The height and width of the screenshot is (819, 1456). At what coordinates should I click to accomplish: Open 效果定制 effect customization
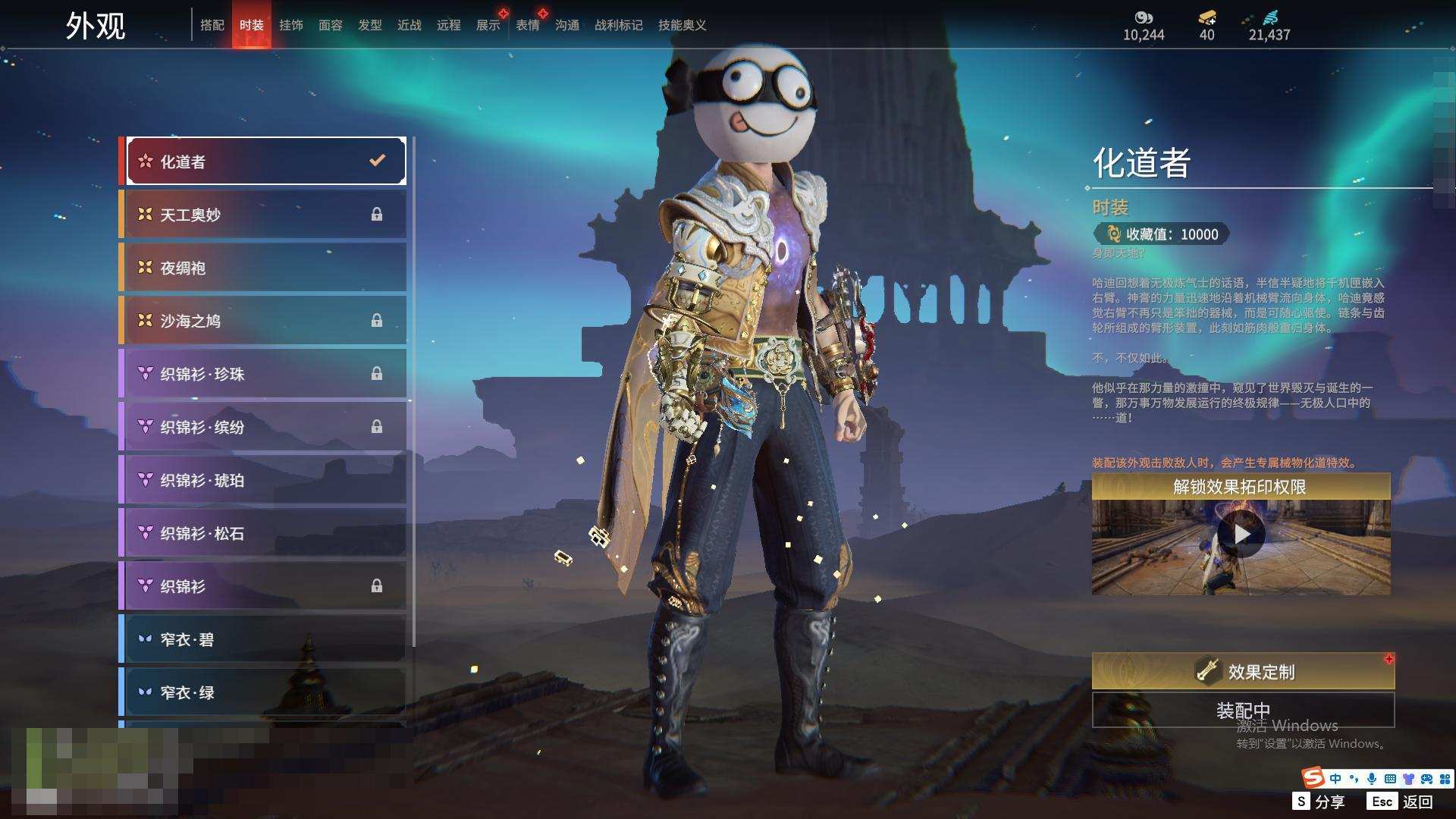pos(1243,671)
